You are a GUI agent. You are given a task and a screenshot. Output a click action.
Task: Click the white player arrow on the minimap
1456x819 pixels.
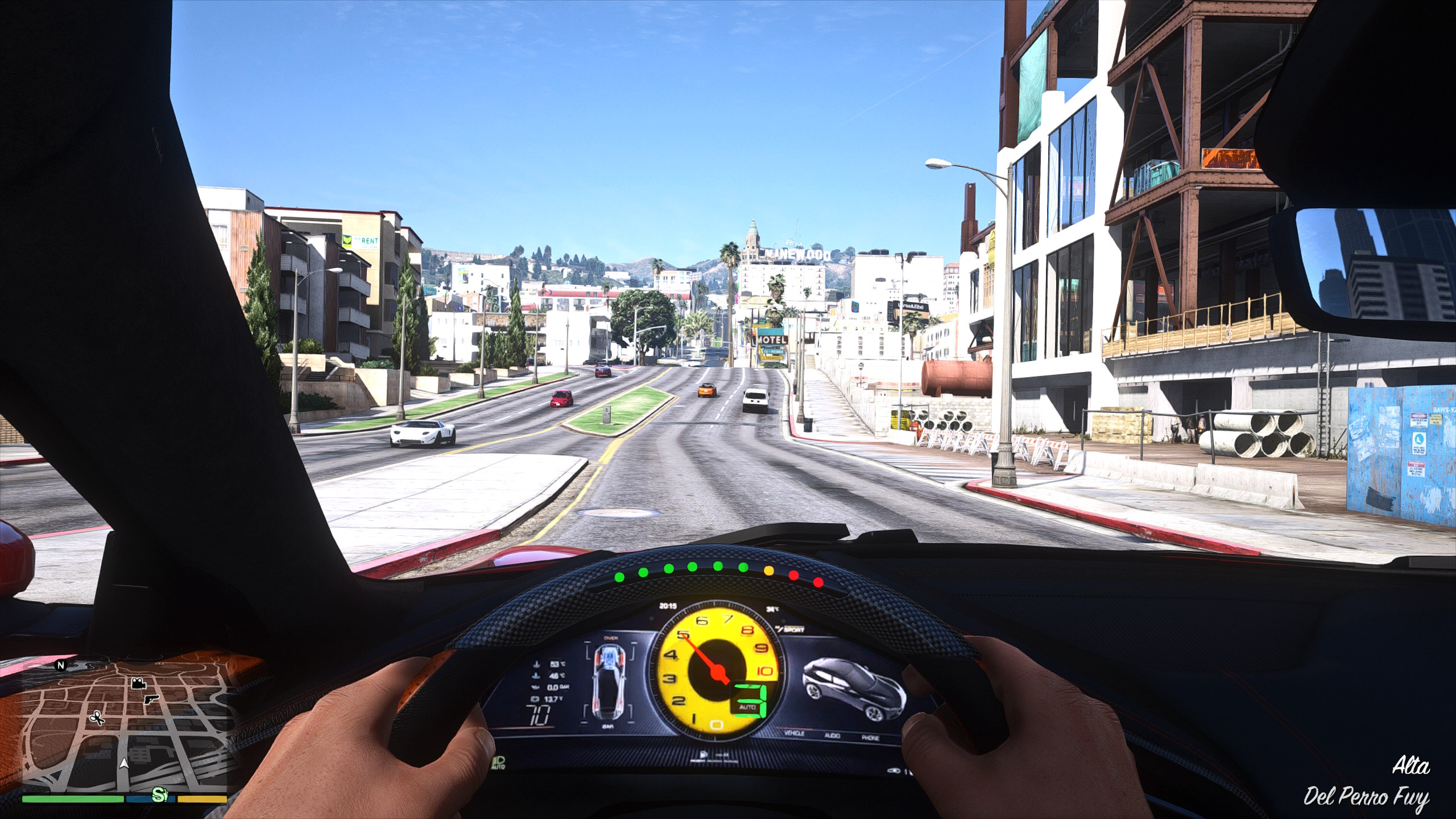125,763
